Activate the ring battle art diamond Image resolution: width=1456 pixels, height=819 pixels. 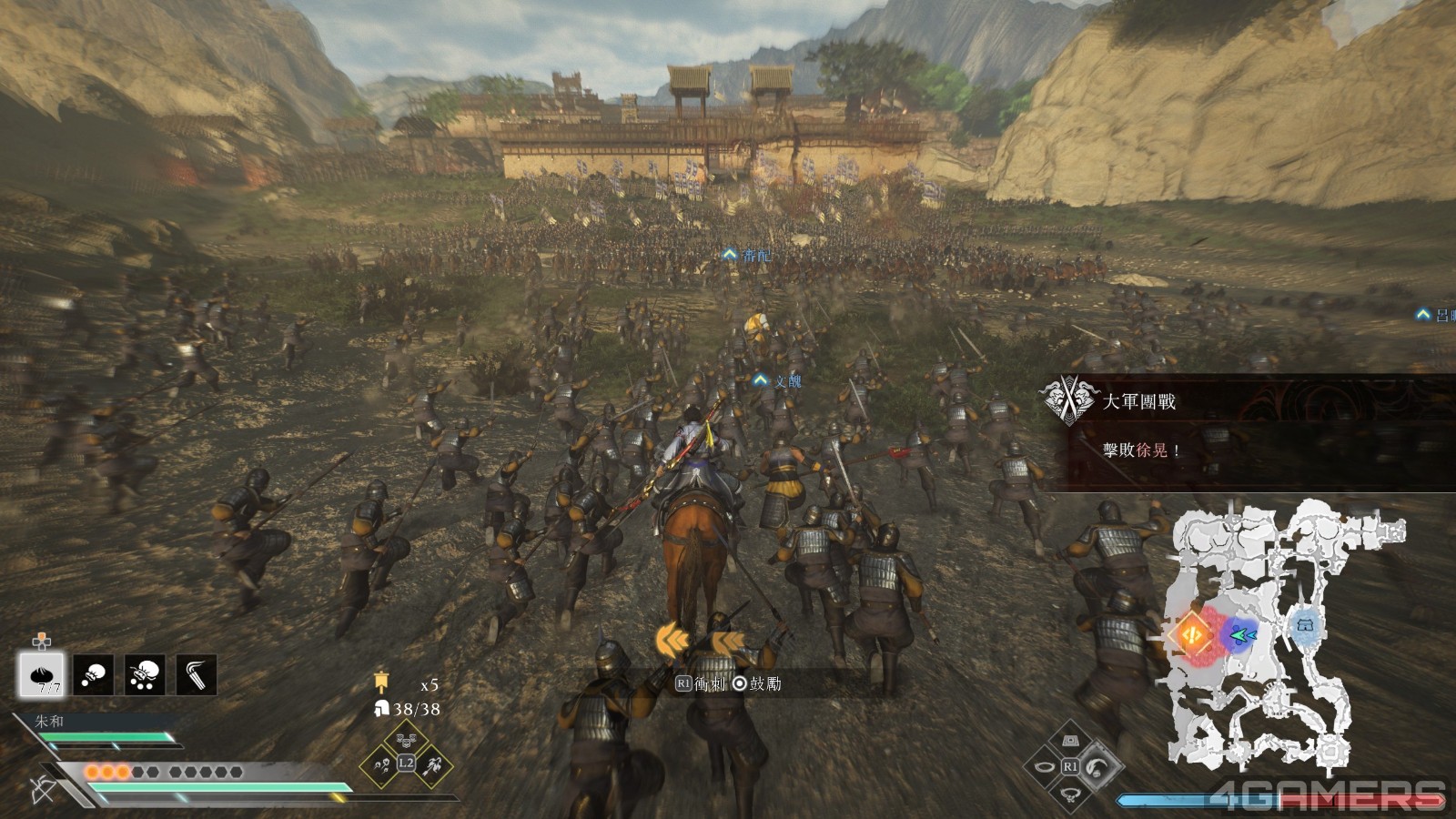1045,766
